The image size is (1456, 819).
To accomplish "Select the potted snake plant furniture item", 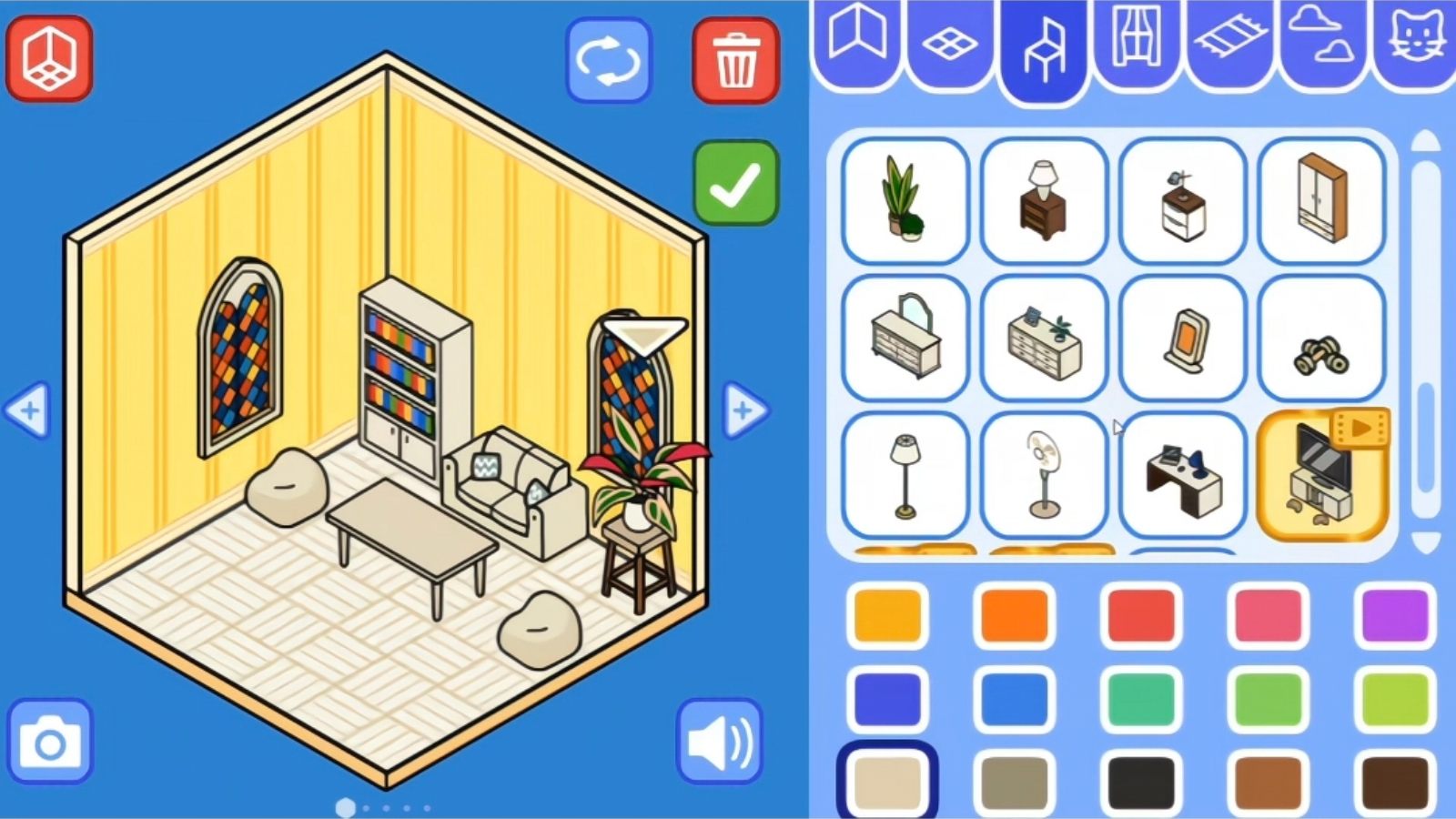I will point(904,201).
